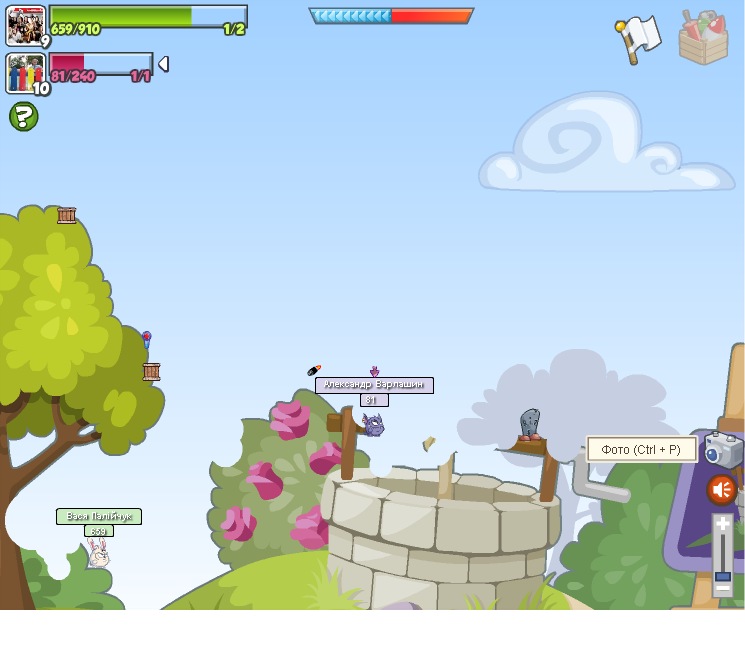Open the weapon crate inventory
The width and height of the screenshot is (745, 650).
(x=704, y=38)
